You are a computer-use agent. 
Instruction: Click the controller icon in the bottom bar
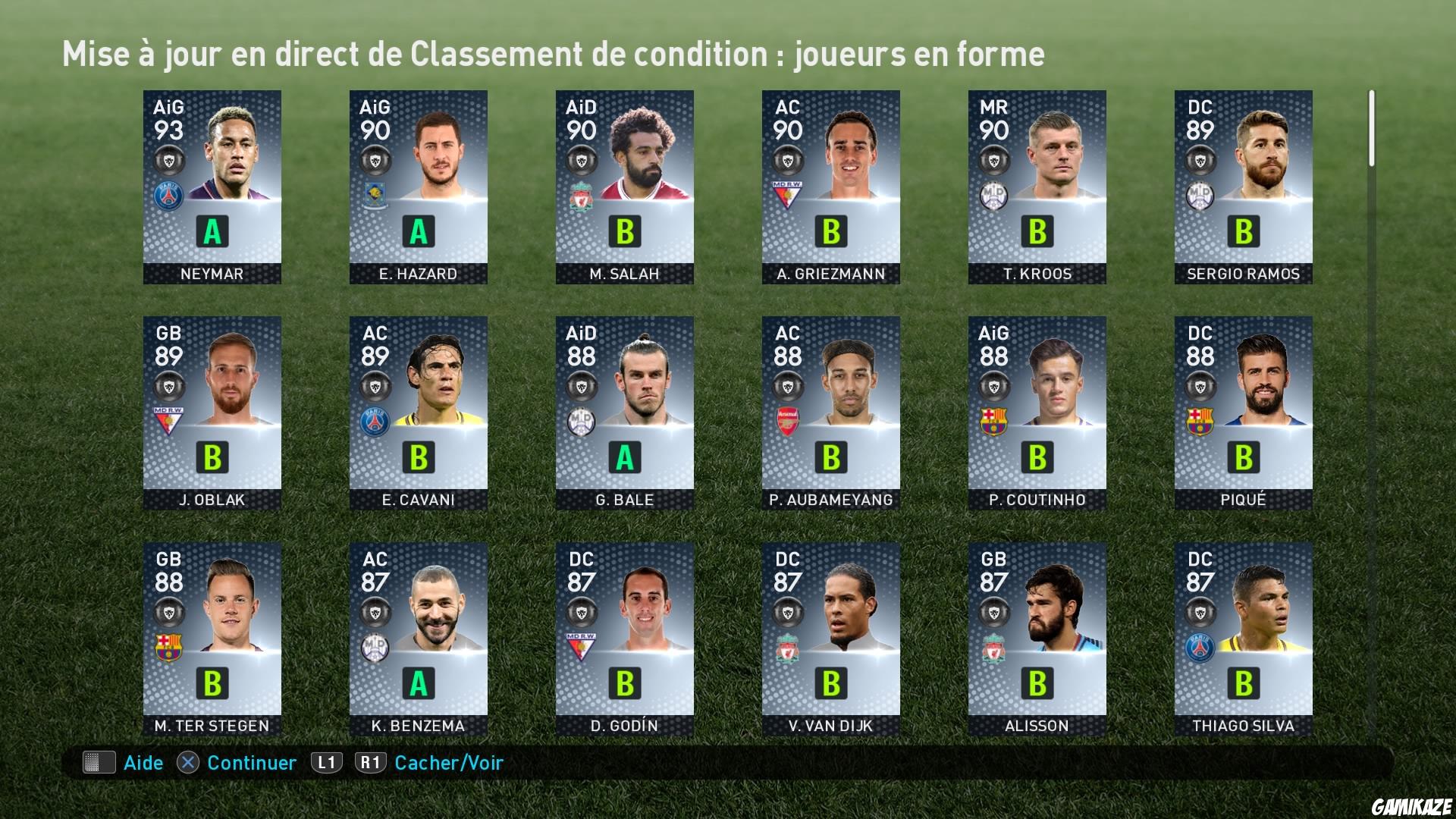tap(99, 764)
